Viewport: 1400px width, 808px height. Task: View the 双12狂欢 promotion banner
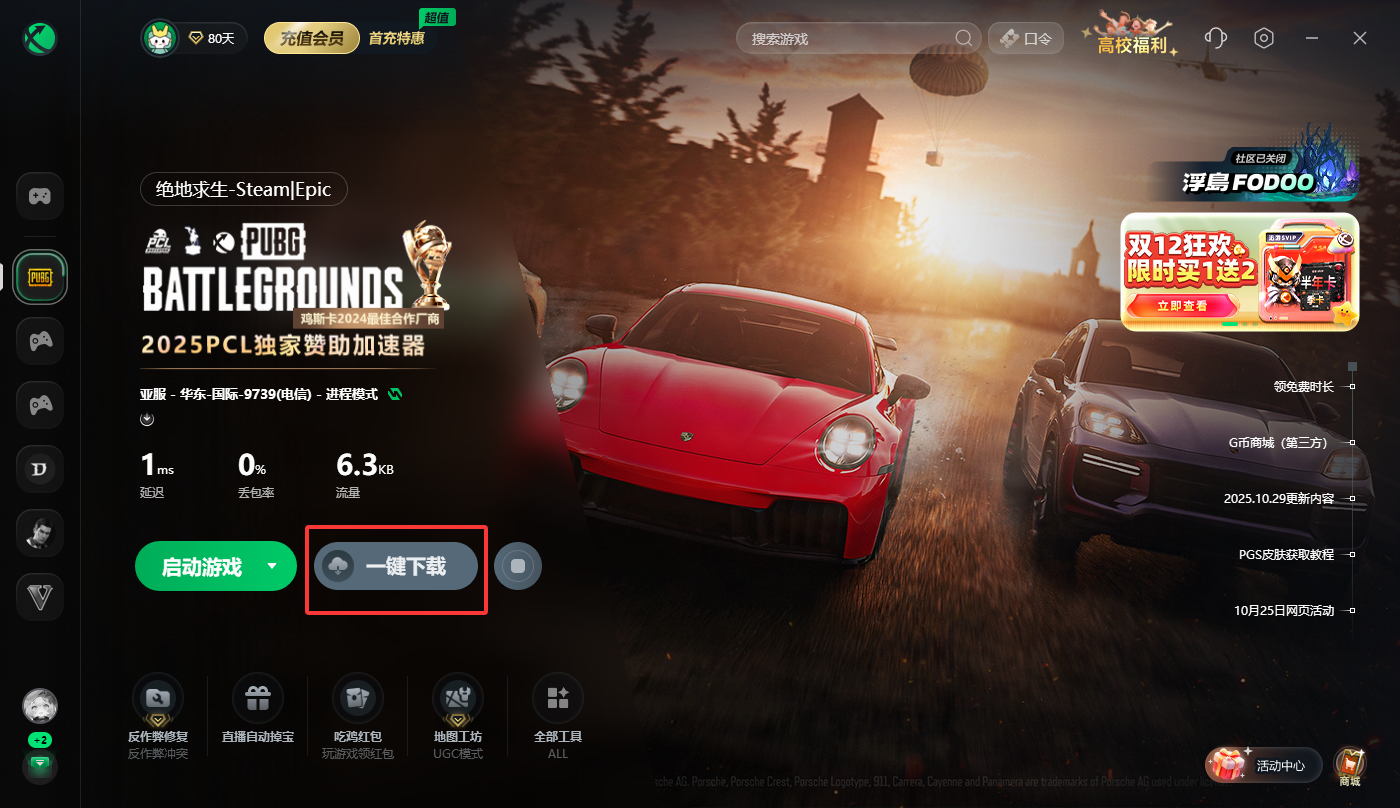pyautogui.click(x=1239, y=271)
